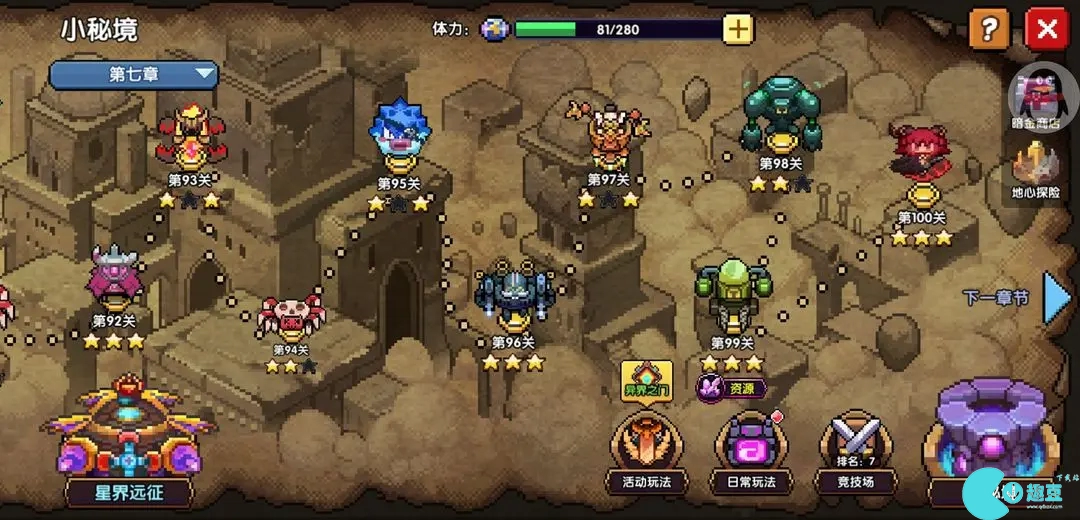This screenshot has width=1080, height=520.
Task: Add stamina with the yellow plus button
Action: [x=738, y=29]
